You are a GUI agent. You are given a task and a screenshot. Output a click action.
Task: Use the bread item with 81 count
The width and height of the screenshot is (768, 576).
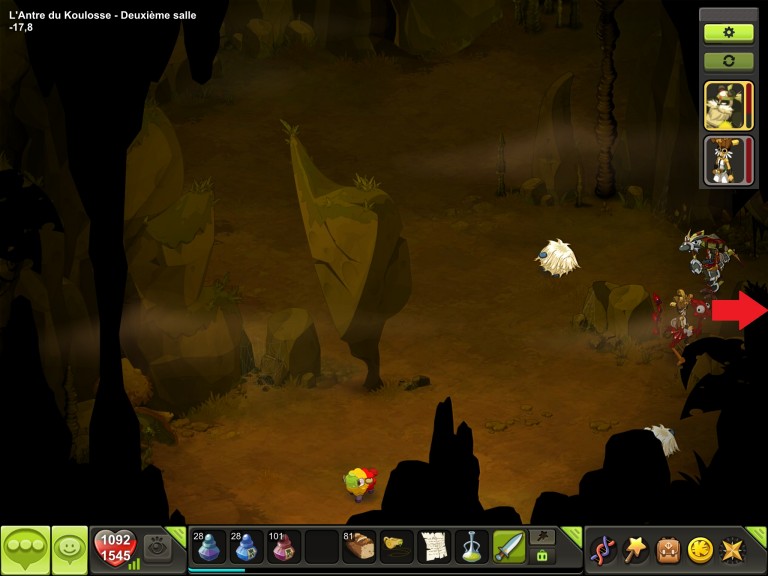(358, 547)
